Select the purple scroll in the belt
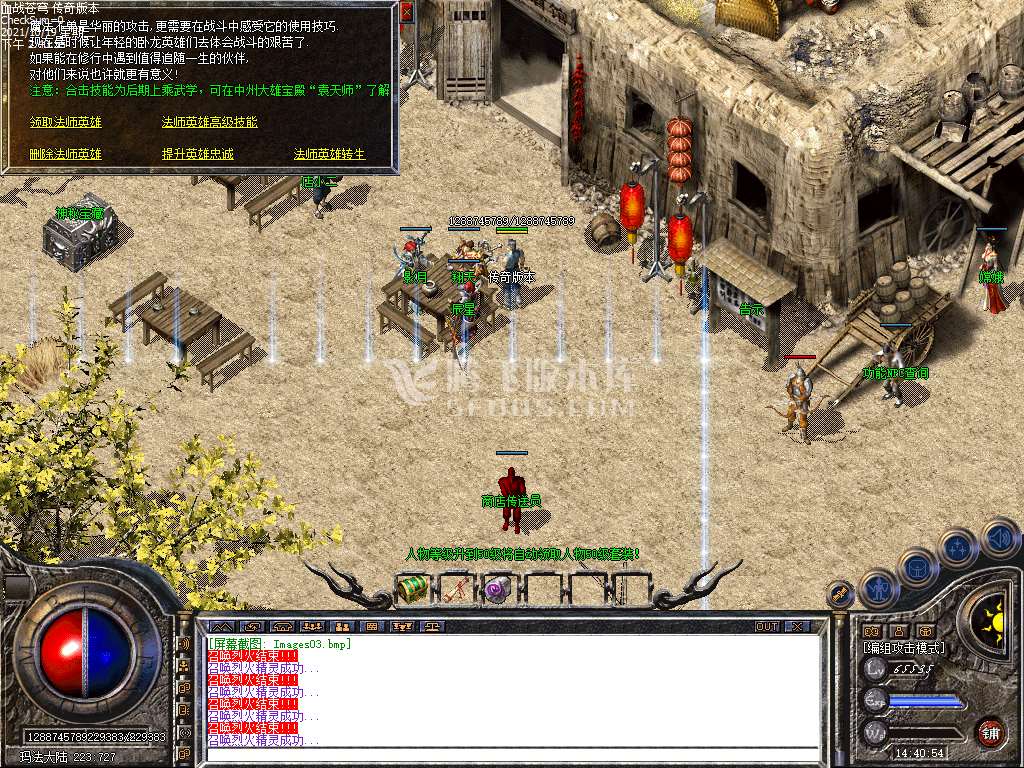1024x768 pixels. point(497,590)
